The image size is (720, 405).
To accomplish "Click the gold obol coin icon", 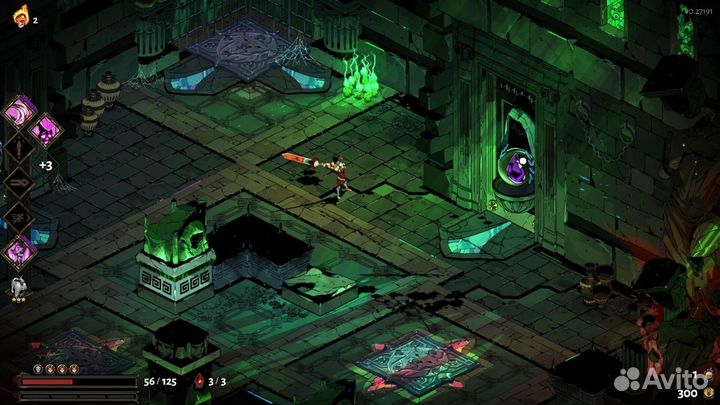I will click(710, 393).
